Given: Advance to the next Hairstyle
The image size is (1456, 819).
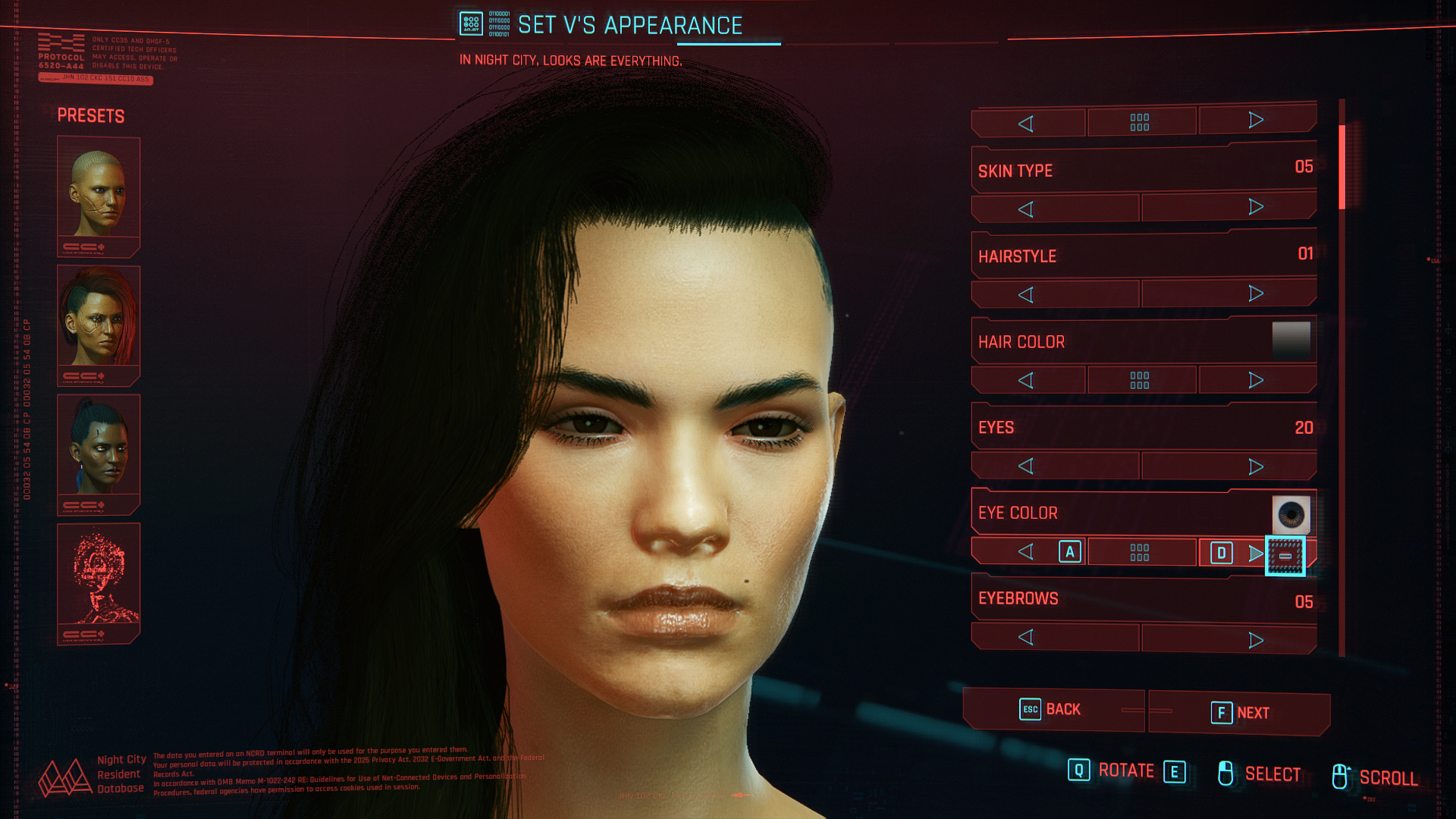Looking at the screenshot, I should click(1256, 293).
